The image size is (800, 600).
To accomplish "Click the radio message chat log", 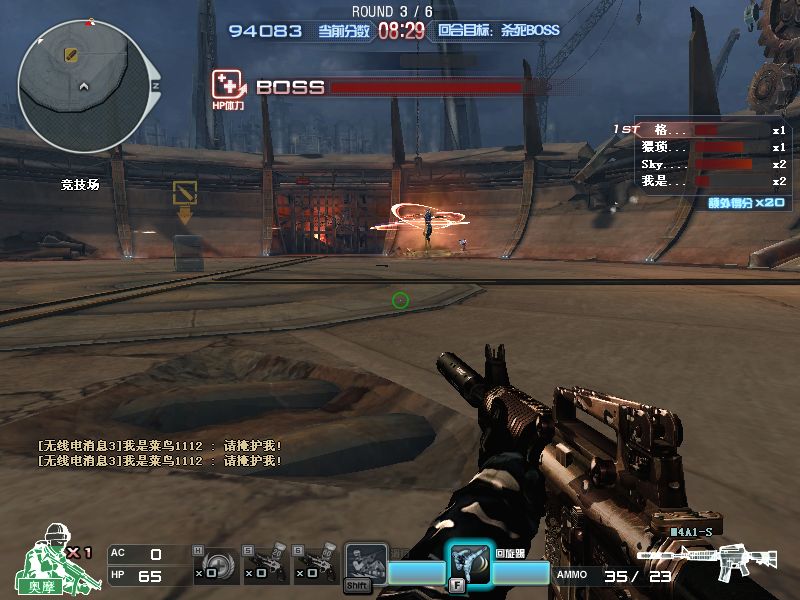I will point(159,453).
